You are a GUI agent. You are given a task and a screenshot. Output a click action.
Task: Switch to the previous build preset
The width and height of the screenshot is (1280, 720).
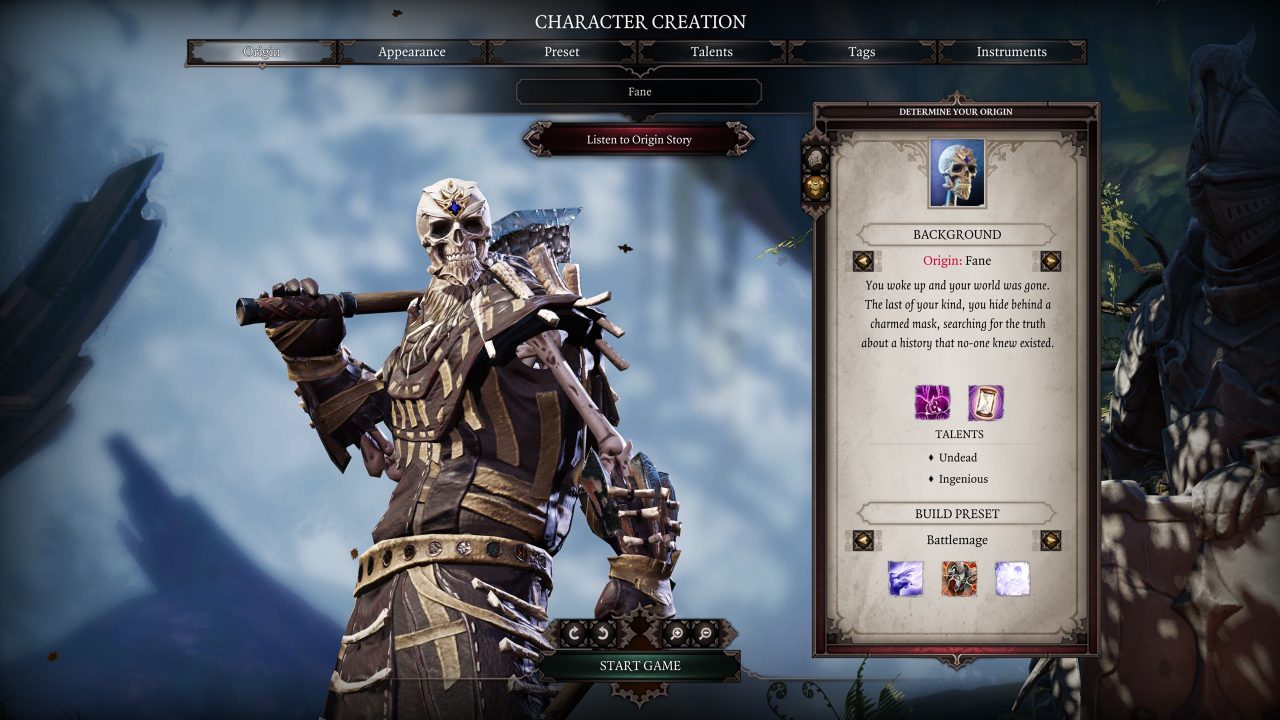coord(863,540)
